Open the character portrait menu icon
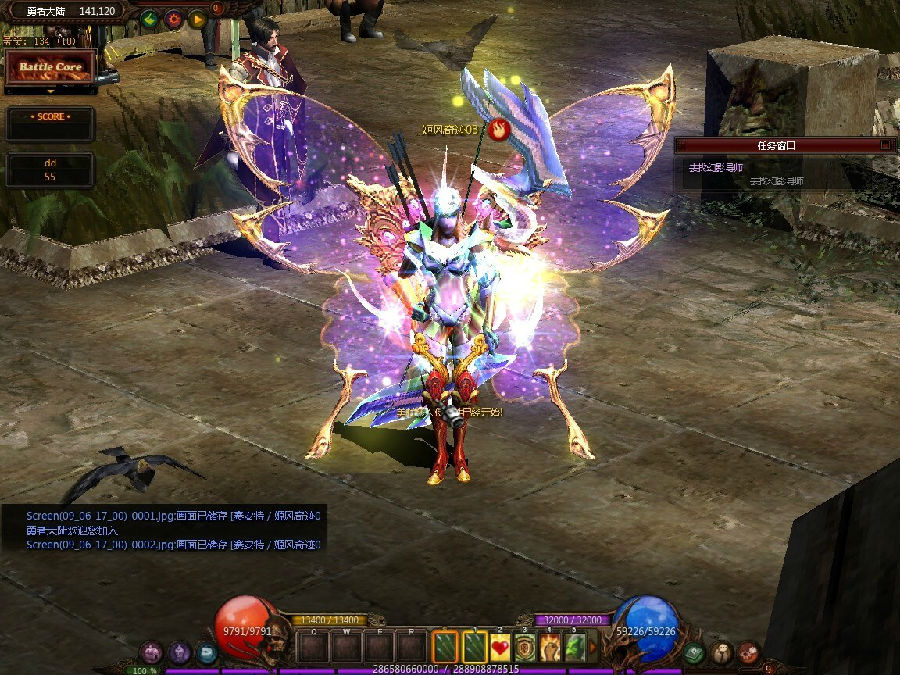The image size is (900, 675). click(x=721, y=653)
